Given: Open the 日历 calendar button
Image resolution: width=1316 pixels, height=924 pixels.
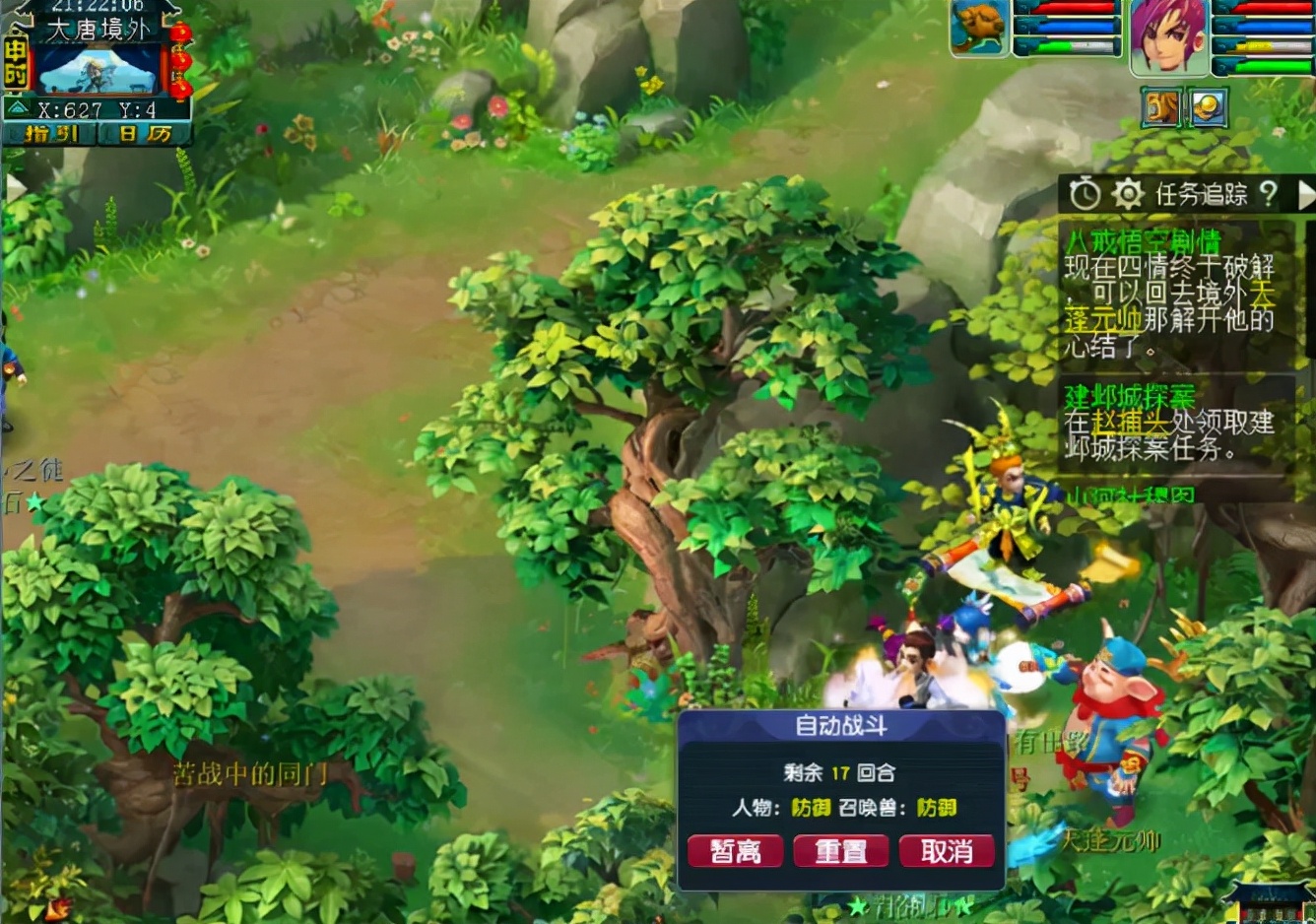Looking at the screenshot, I should click(x=145, y=134).
